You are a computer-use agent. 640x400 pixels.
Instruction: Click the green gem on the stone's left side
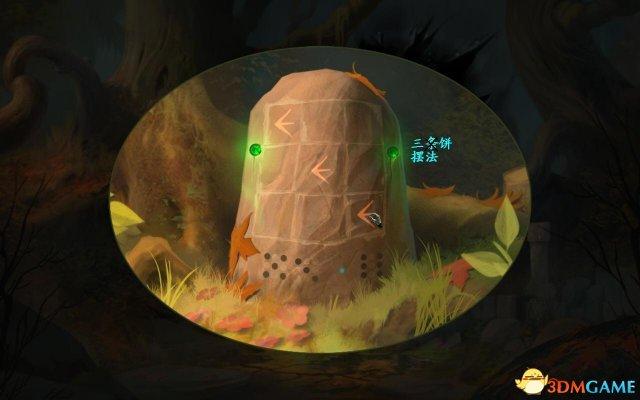(255, 151)
